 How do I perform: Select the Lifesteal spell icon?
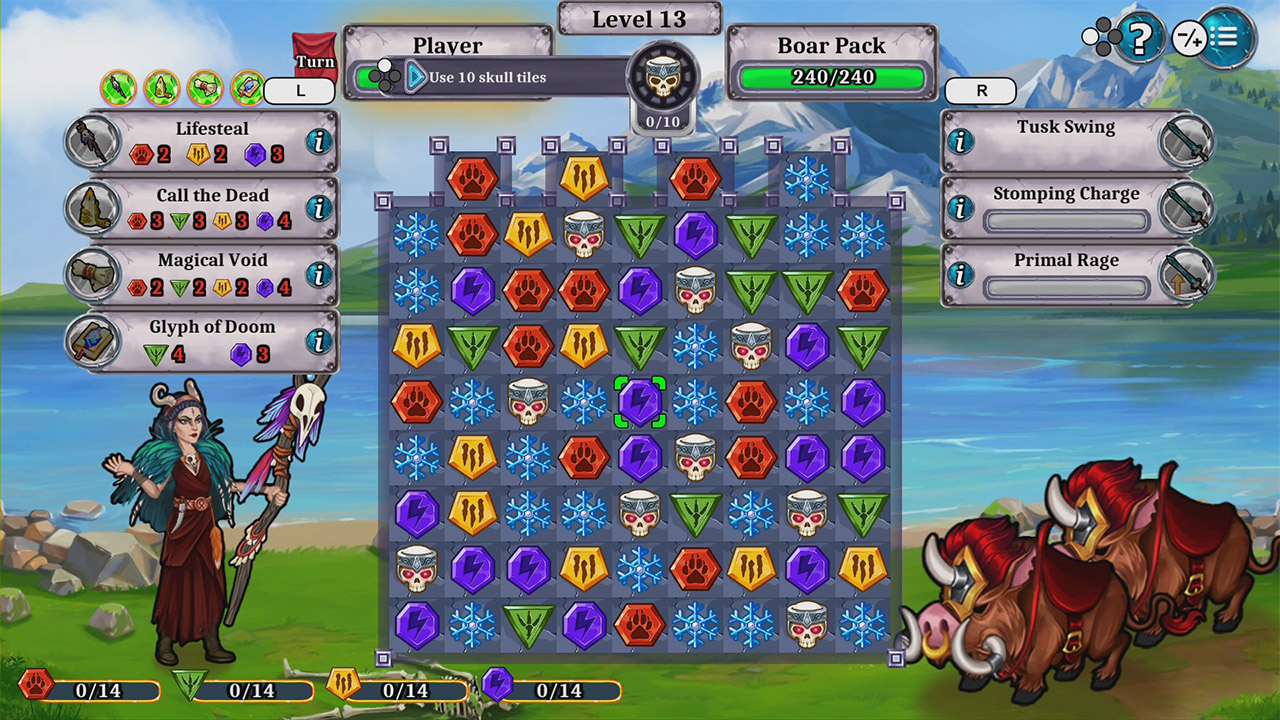point(90,140)
